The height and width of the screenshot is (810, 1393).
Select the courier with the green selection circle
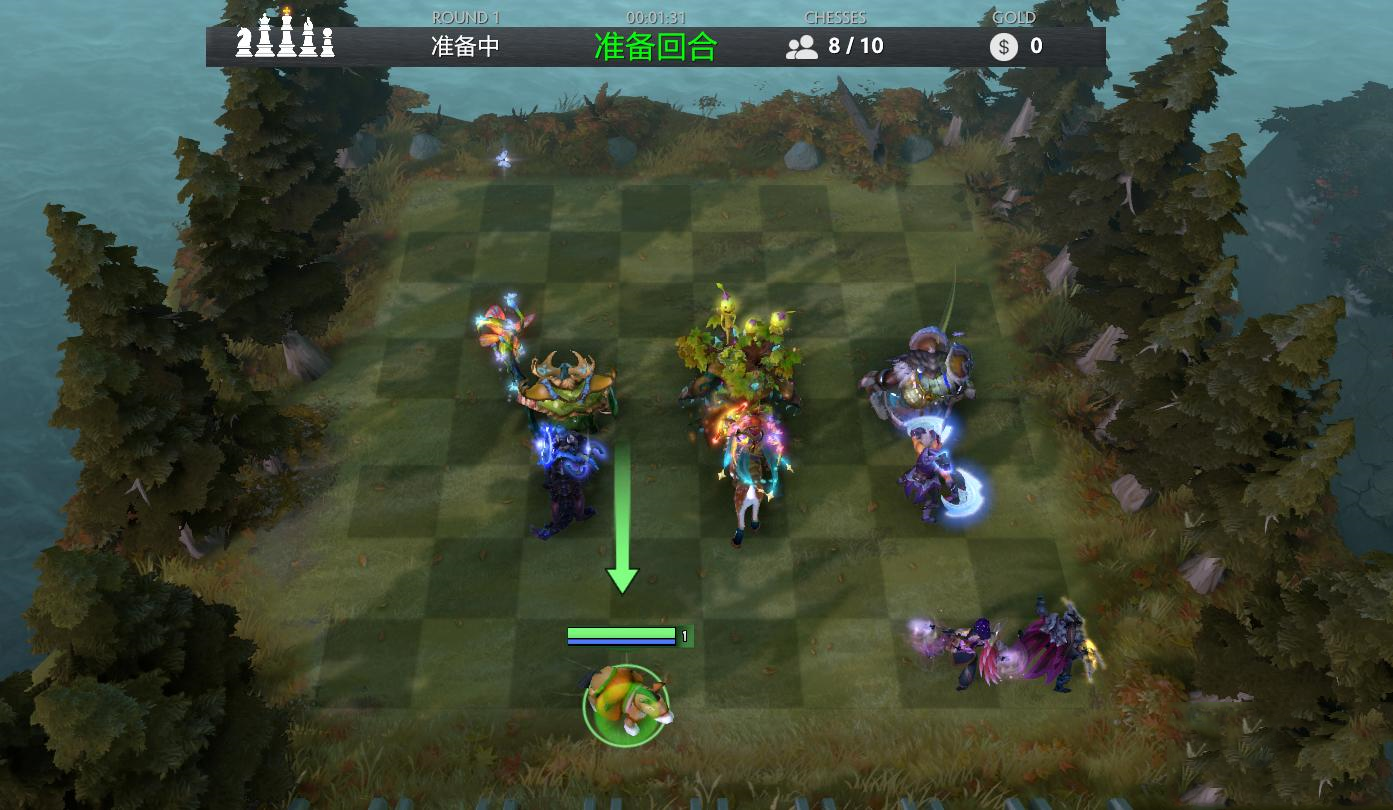pos(626,703)
